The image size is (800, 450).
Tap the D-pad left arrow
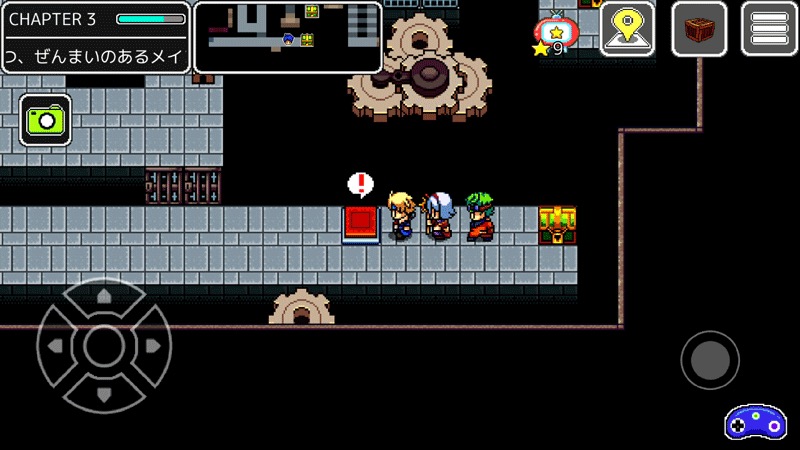55,346
